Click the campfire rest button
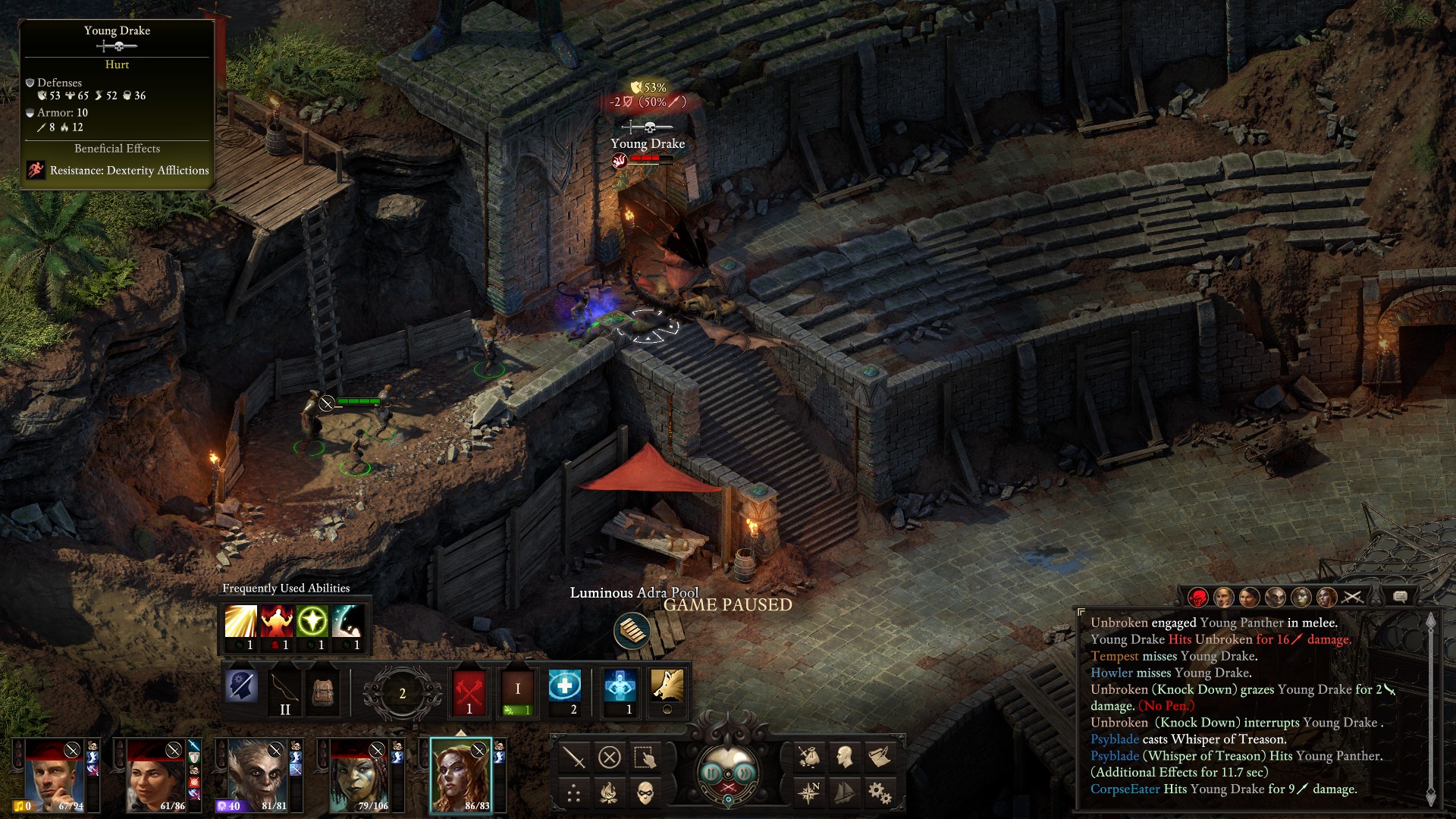This screenshot has width=1456, height=819. [610, 794]
